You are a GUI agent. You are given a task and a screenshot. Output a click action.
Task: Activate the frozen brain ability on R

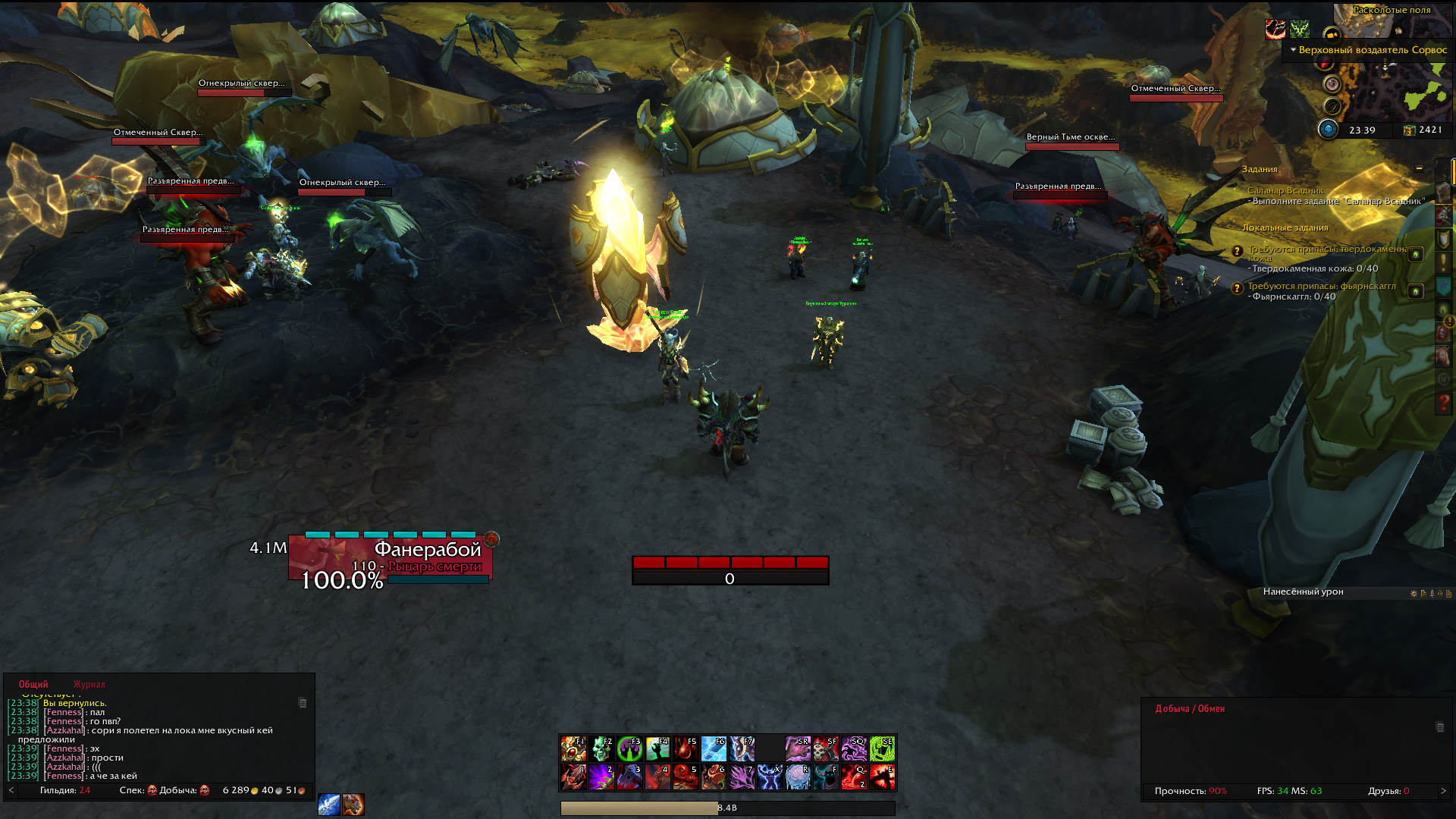pyautogui.click(x=798, y=777)
